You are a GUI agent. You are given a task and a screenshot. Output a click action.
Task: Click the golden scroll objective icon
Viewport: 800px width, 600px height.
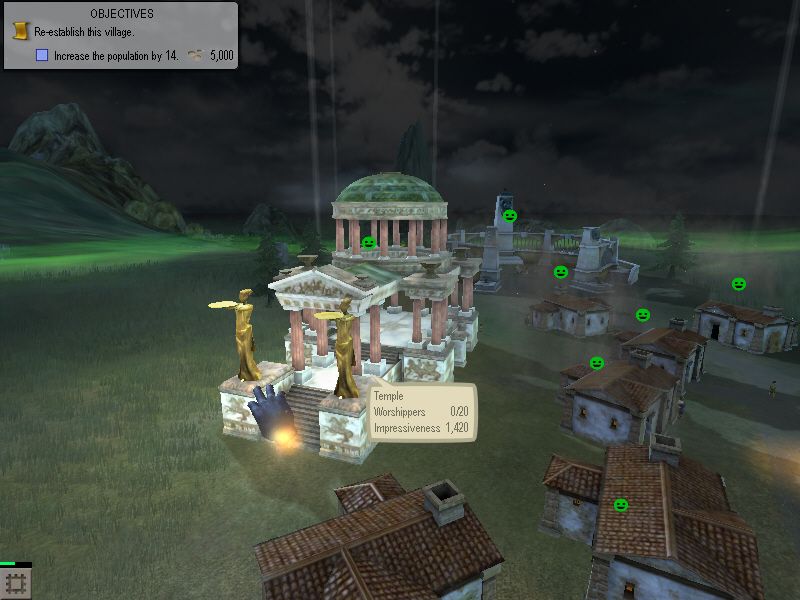point(20,32)
